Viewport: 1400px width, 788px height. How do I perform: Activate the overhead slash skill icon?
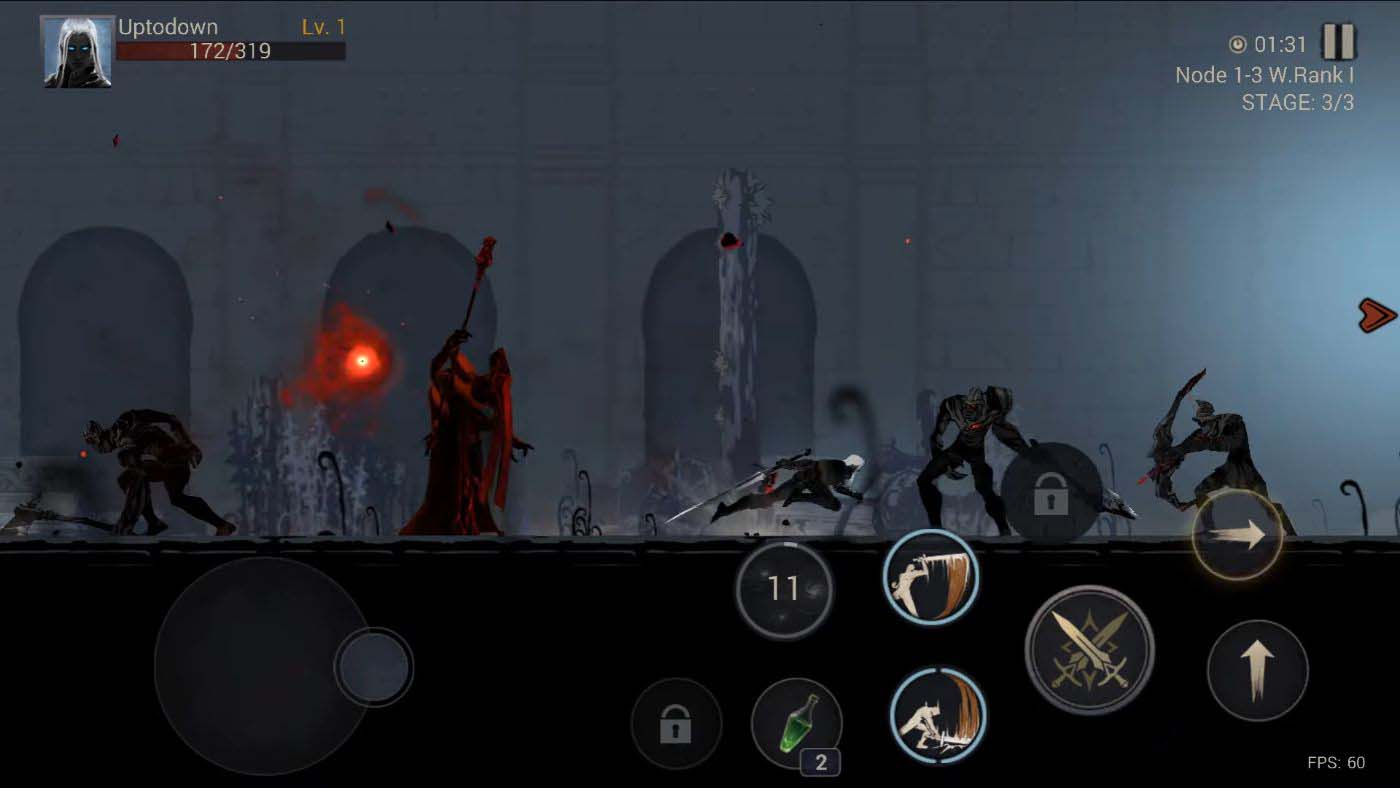(x=932, y=577)
